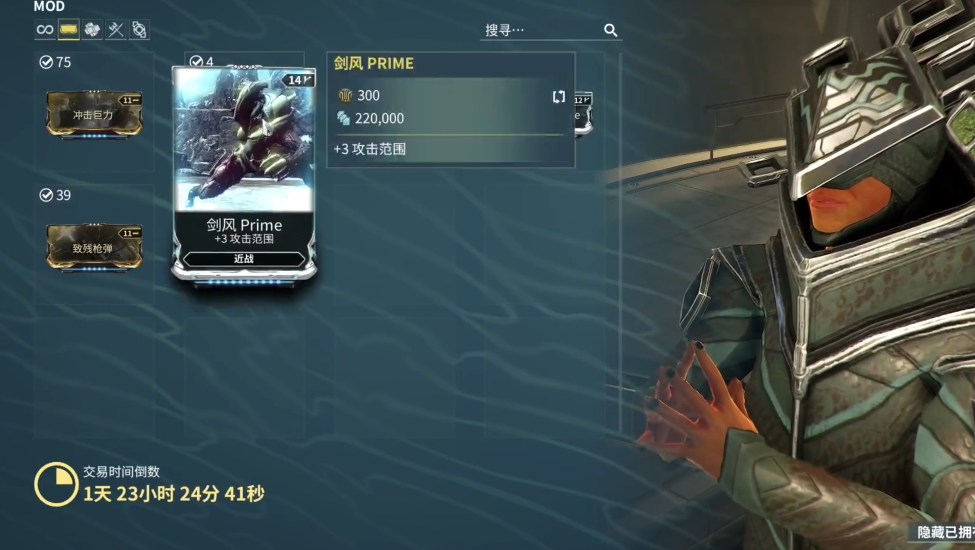Click the 搜寻 search field

541,31
